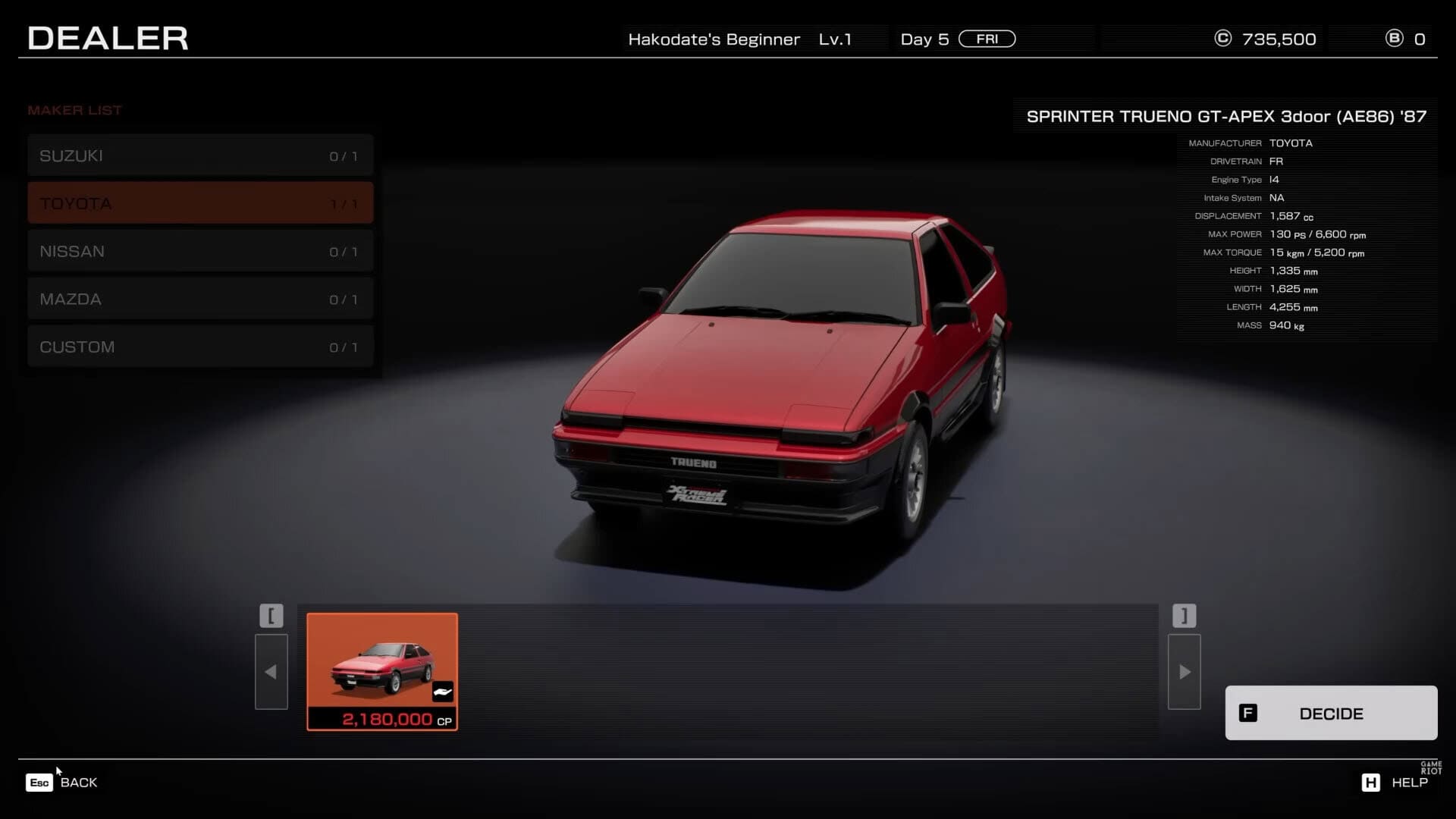
Task: Pick the Sprinter Trueno car thumbnail
Action: click(x=382, y=671)
